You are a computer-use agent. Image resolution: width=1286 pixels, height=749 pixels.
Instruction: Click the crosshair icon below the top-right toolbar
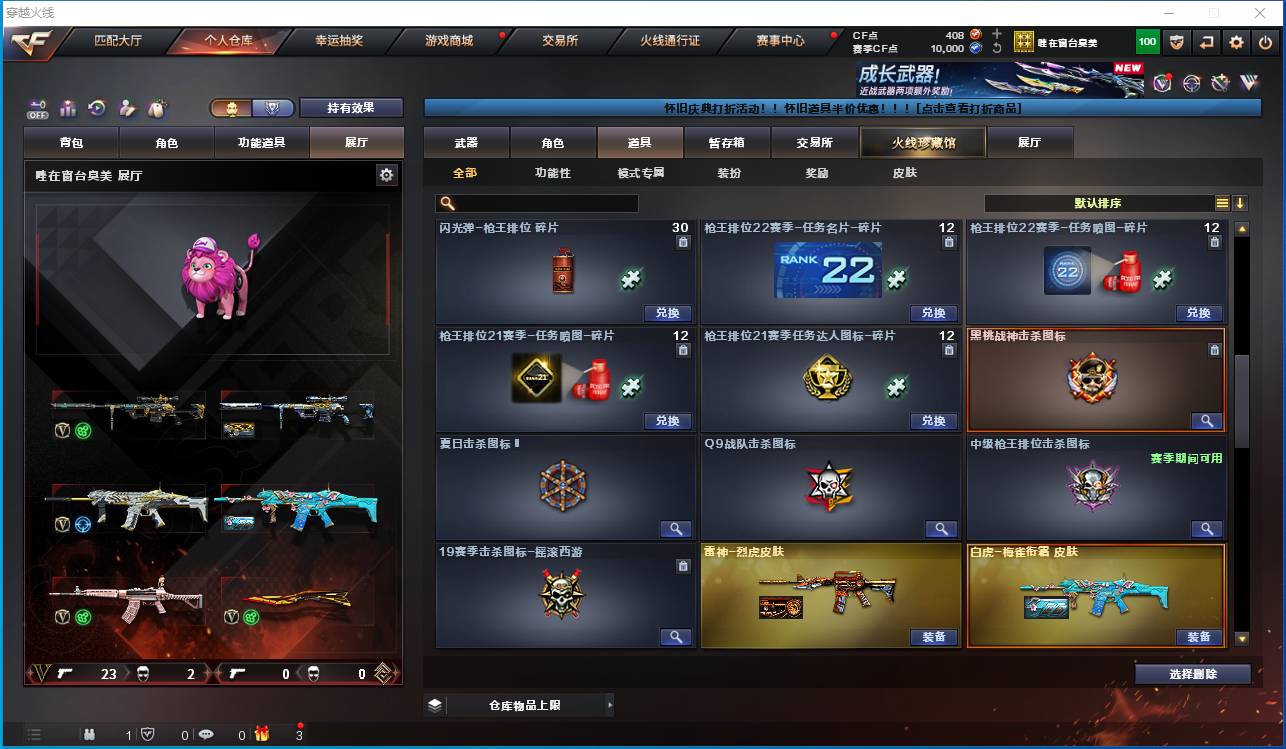[1190, 83]
